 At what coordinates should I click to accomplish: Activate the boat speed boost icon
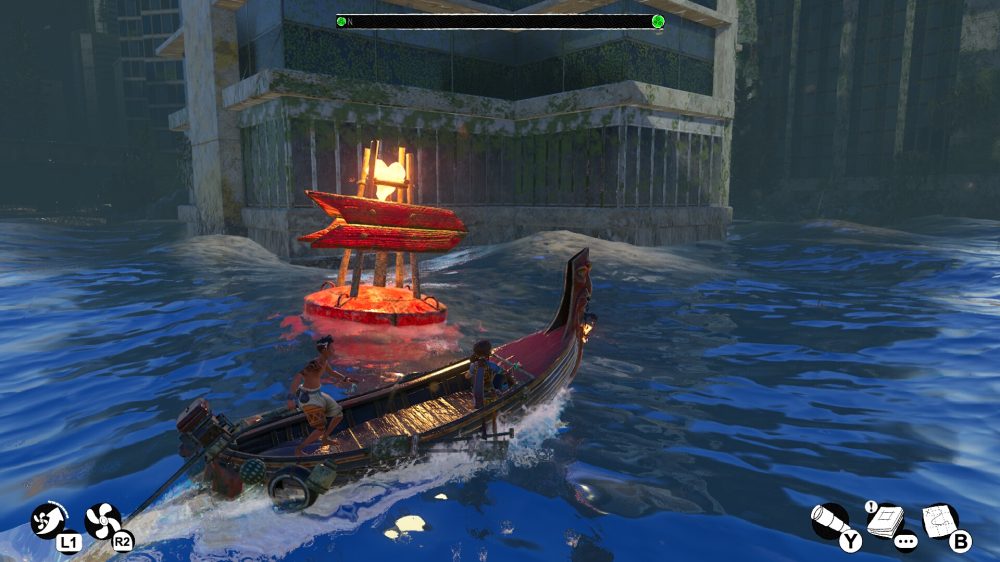pyautogui.click(x=48, y=520)
